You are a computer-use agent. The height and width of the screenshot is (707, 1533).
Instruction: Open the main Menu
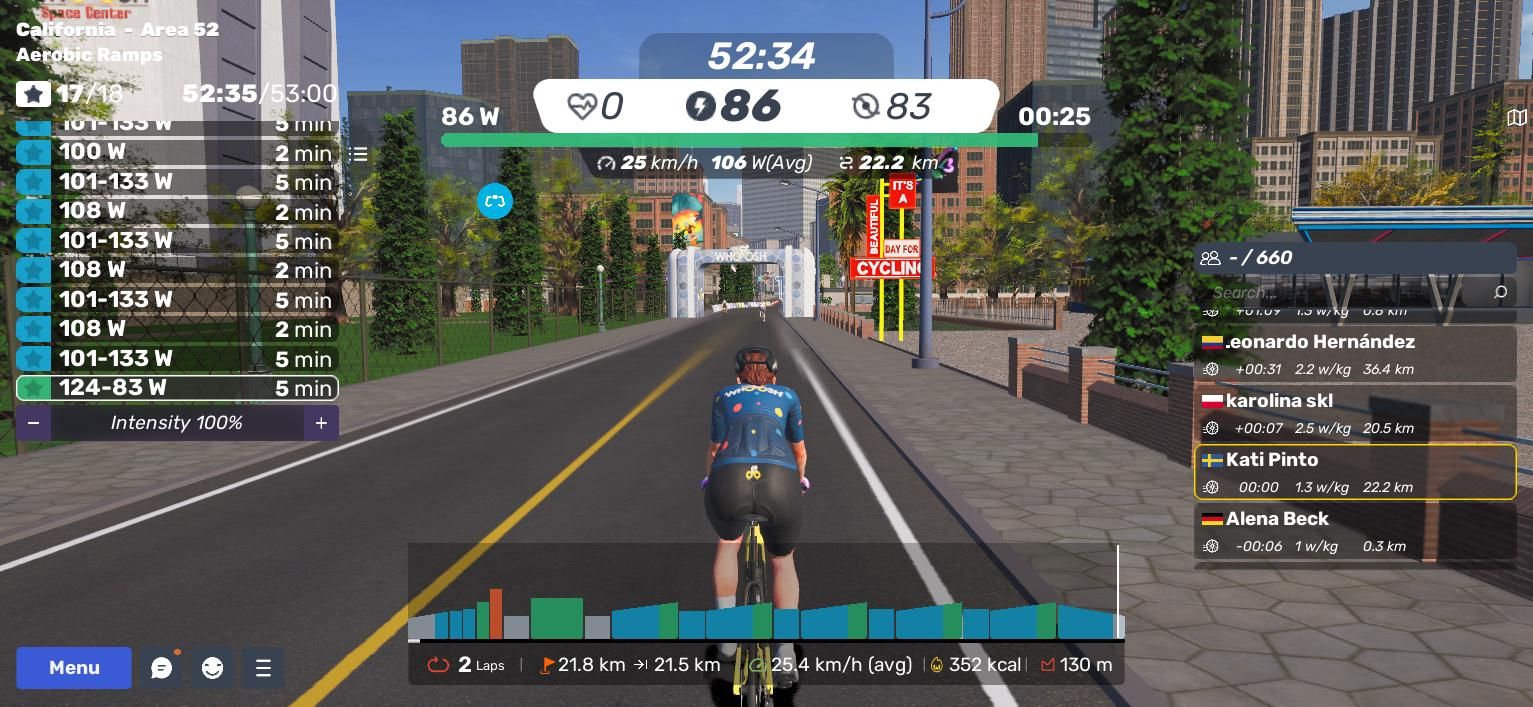(x=74, y=668)
